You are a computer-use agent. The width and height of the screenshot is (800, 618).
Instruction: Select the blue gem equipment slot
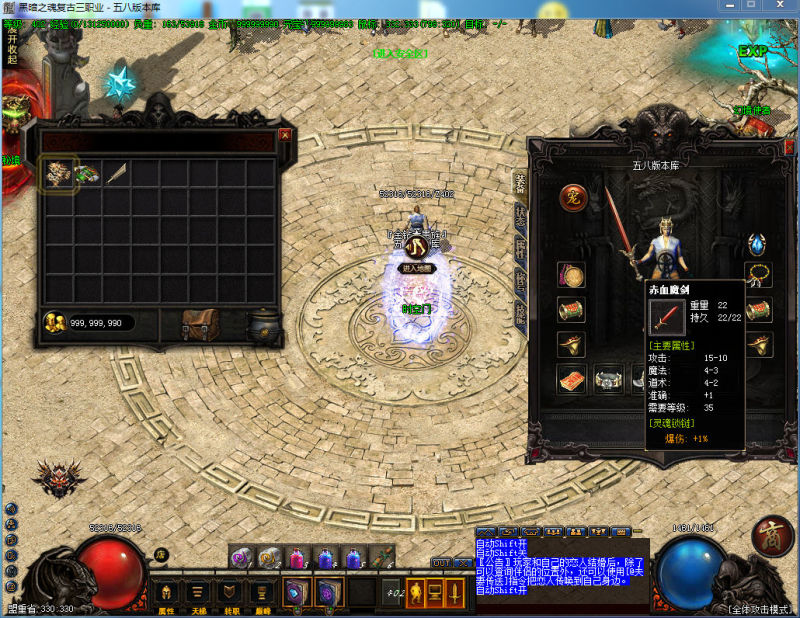(757, 245)
